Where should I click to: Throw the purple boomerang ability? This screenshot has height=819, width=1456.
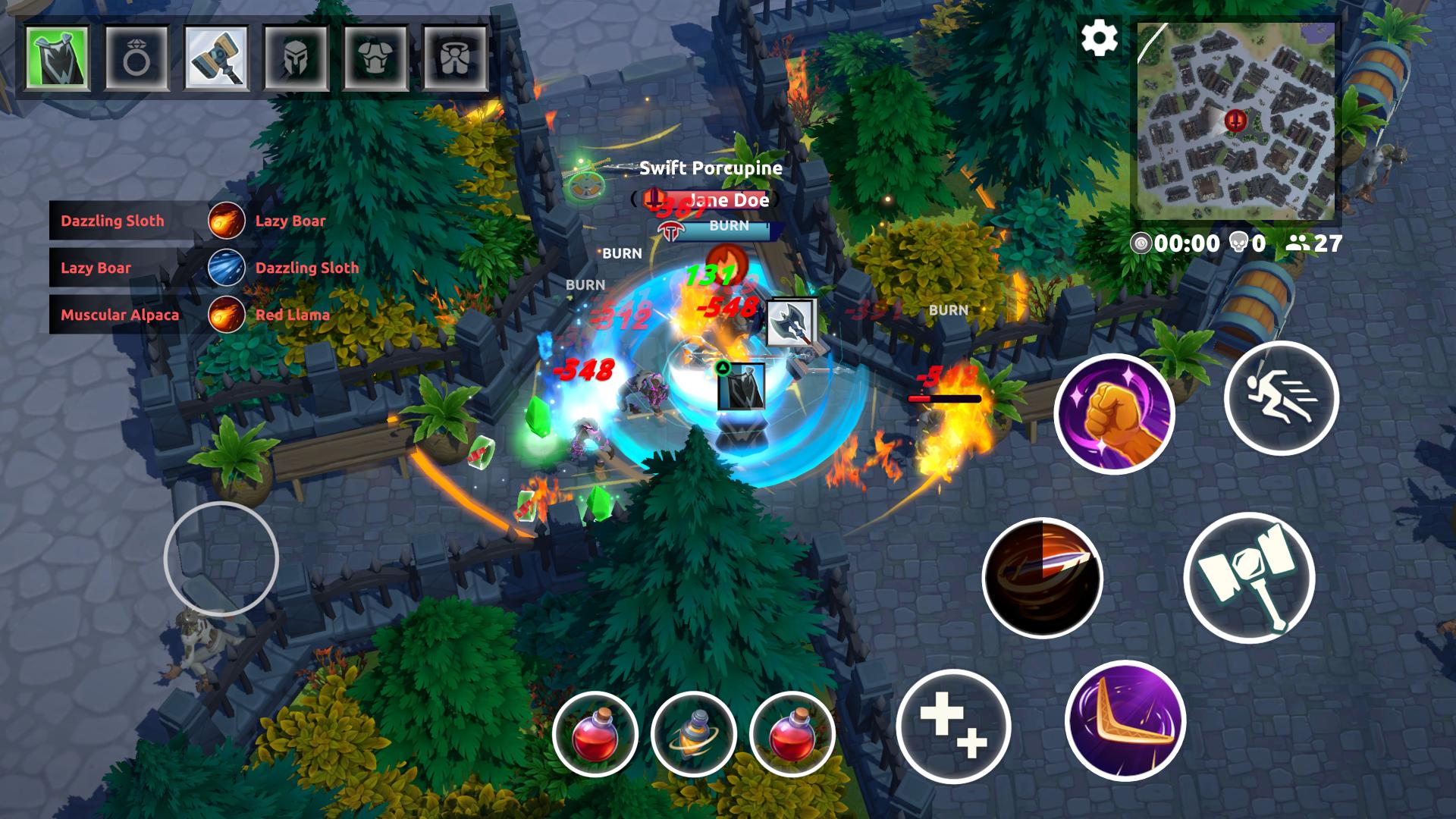1125,720
